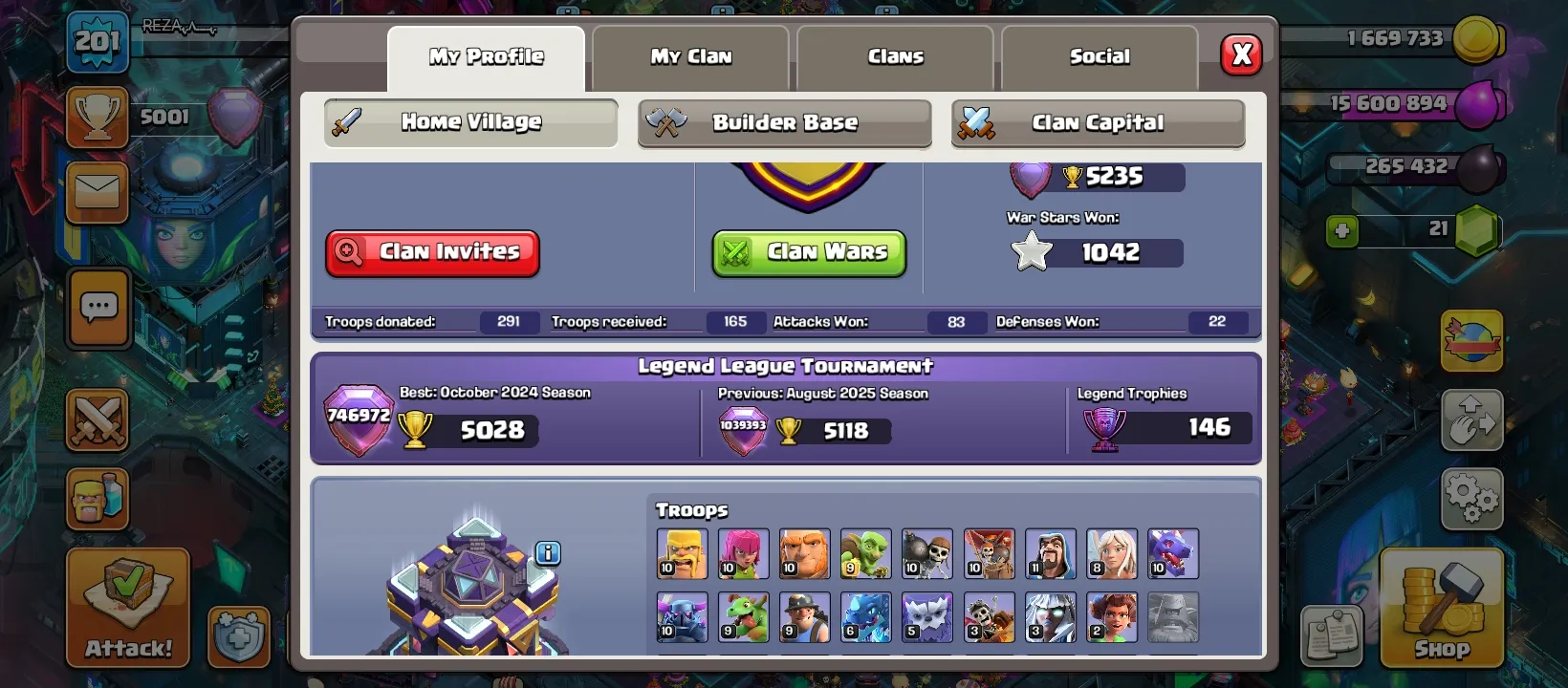Select the Builder Base tab
Viewport: 1568px width, 688px height.
[784, 122]
